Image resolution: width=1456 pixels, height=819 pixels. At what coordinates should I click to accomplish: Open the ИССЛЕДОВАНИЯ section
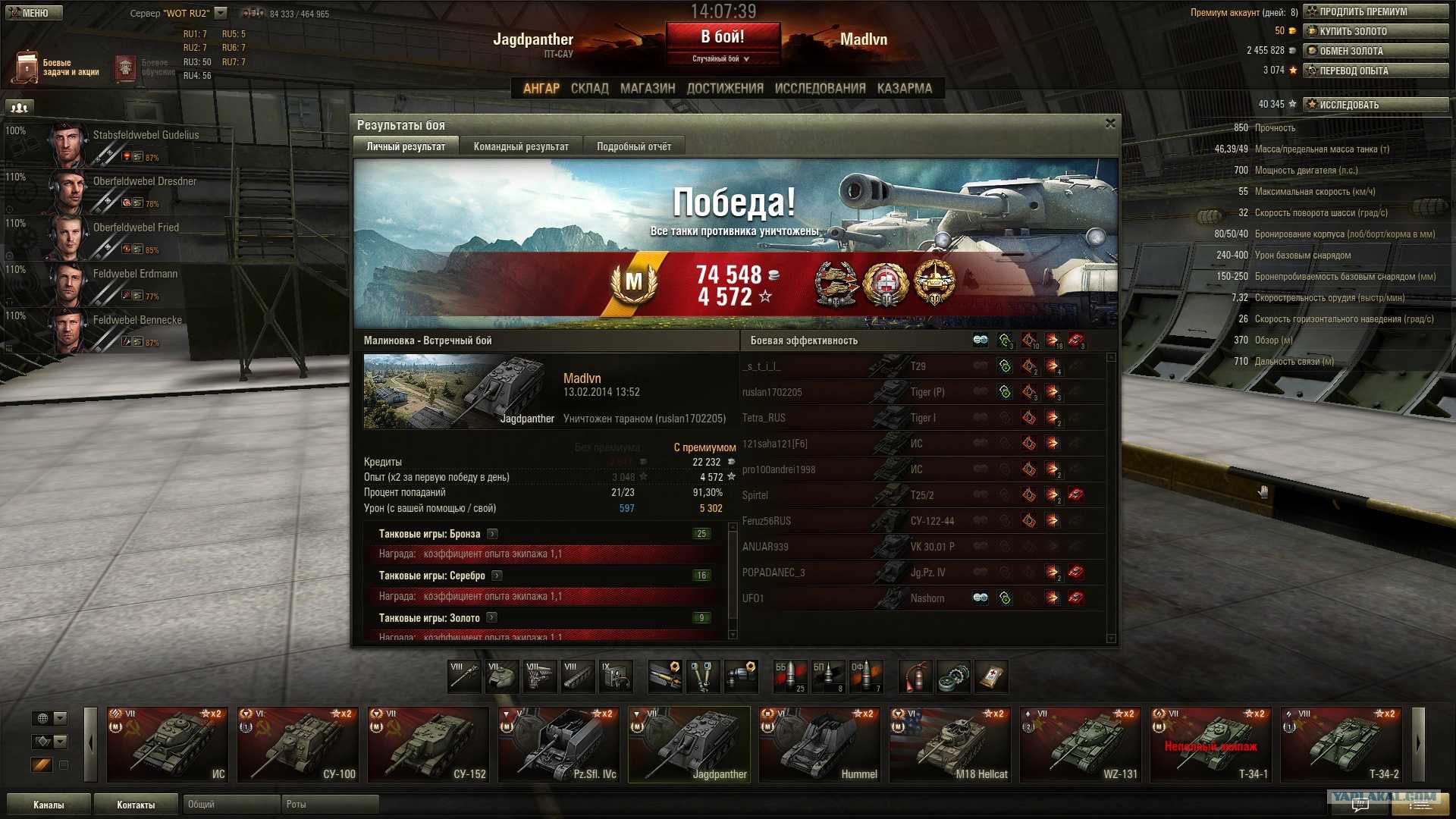[x=820, y=89]
